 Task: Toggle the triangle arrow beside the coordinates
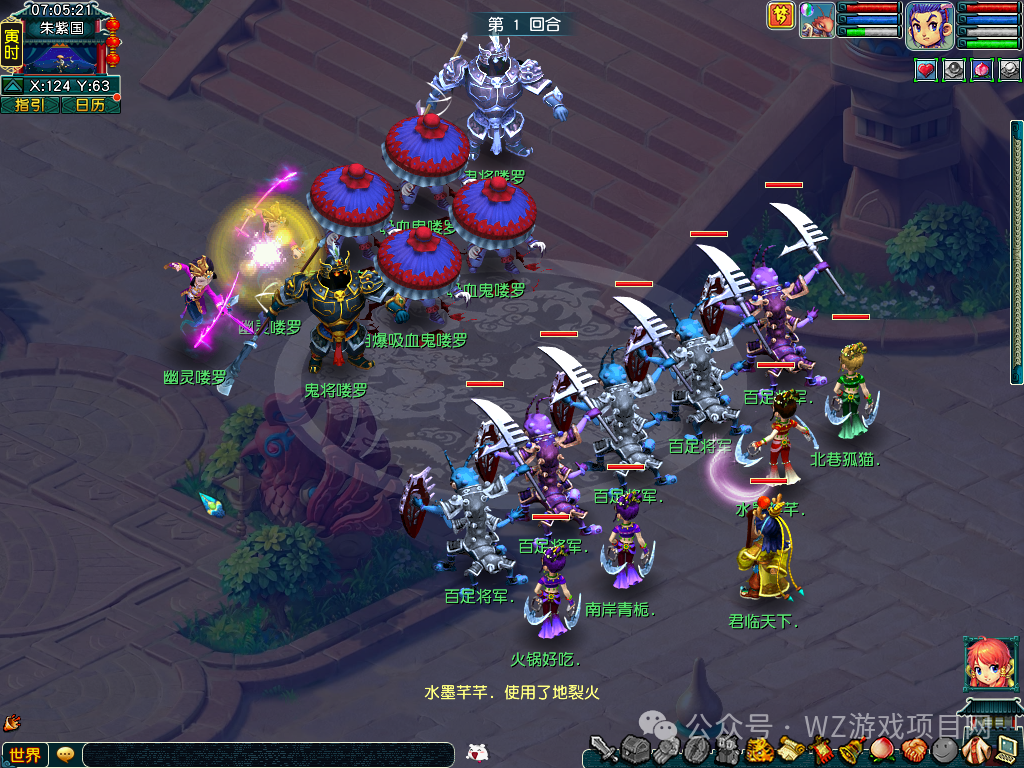(x=13, y=86)
